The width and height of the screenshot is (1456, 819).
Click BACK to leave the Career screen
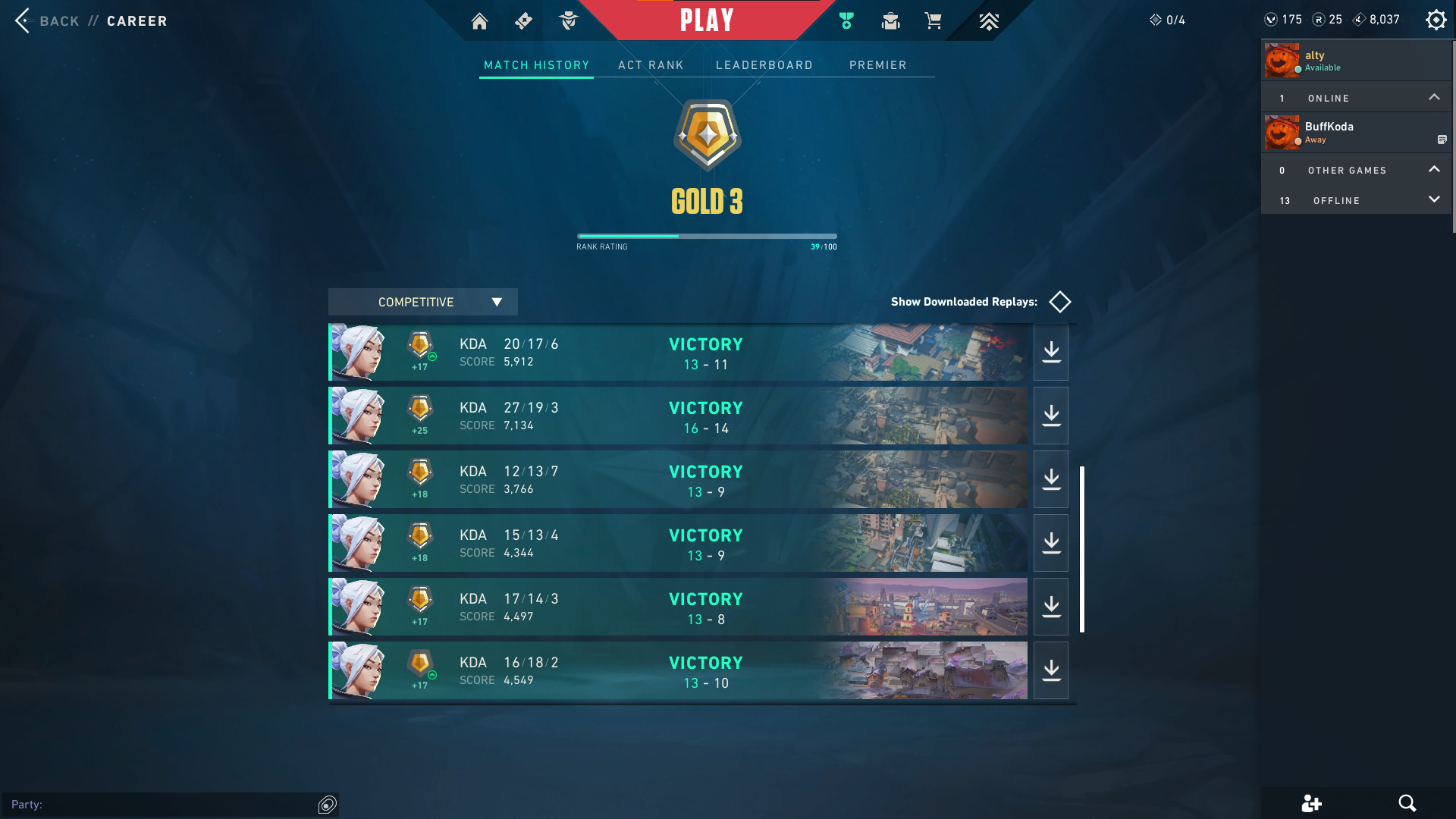(47, 21)
